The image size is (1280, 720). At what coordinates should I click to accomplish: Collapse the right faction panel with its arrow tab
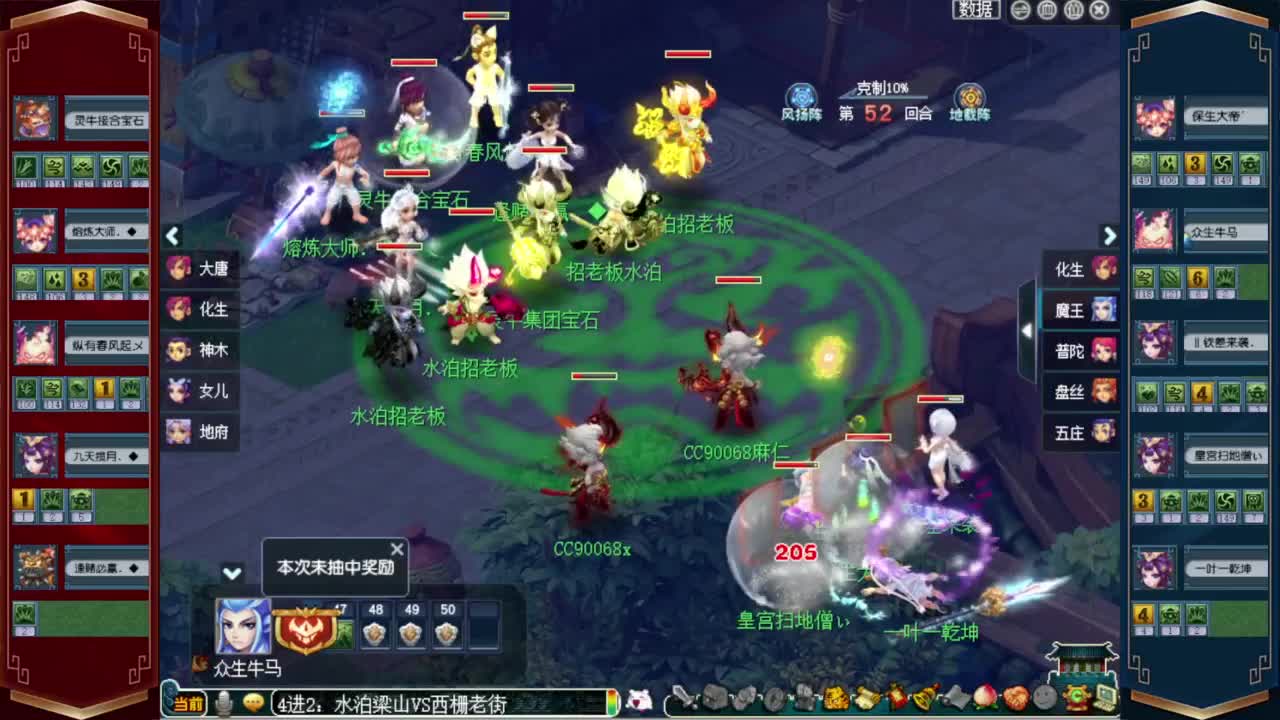(1029, 331)
